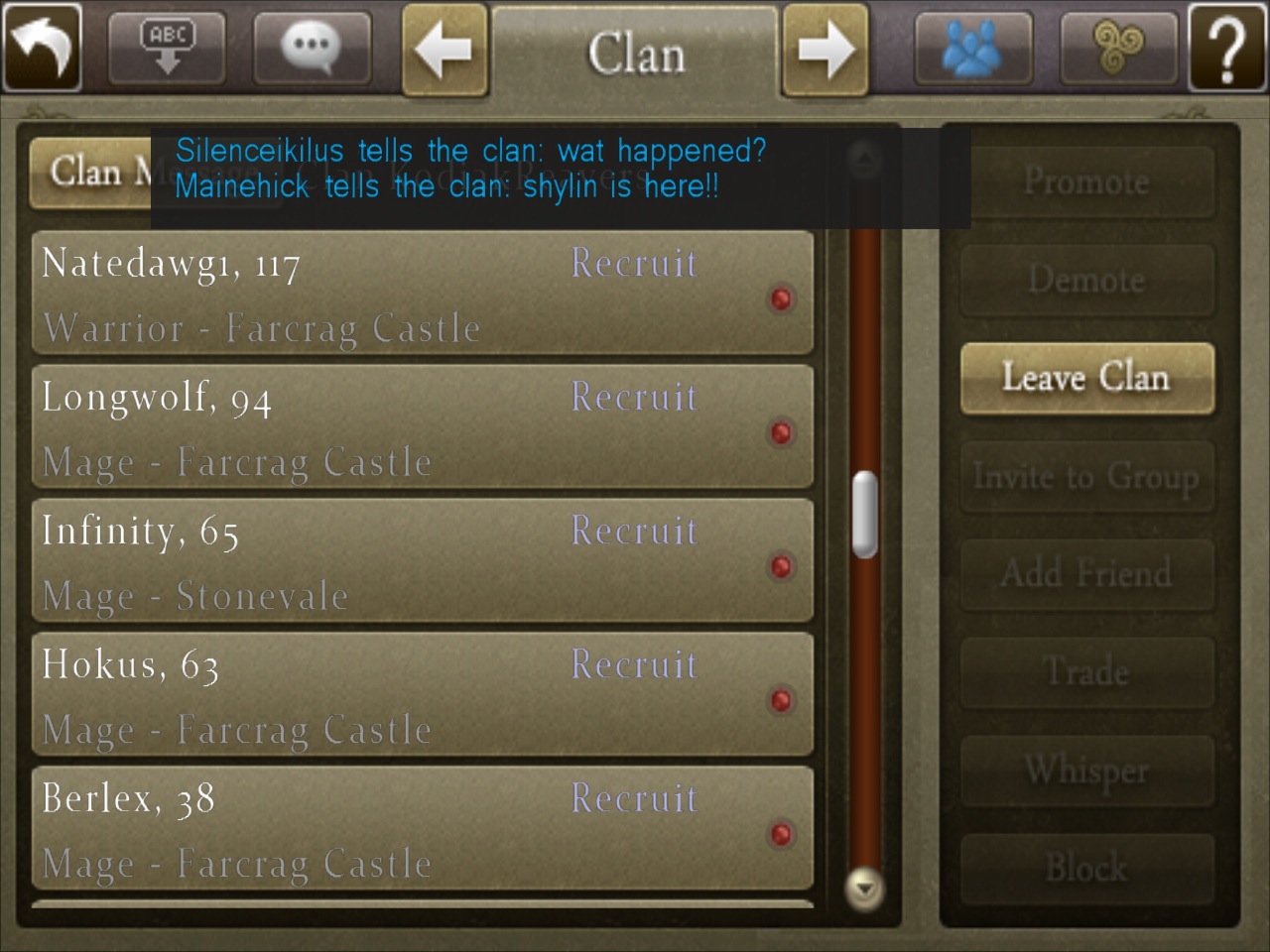The width and height of the screenshot is (1270, 952).
Task: Open the blue group members icon
Action: coord(972,46)
